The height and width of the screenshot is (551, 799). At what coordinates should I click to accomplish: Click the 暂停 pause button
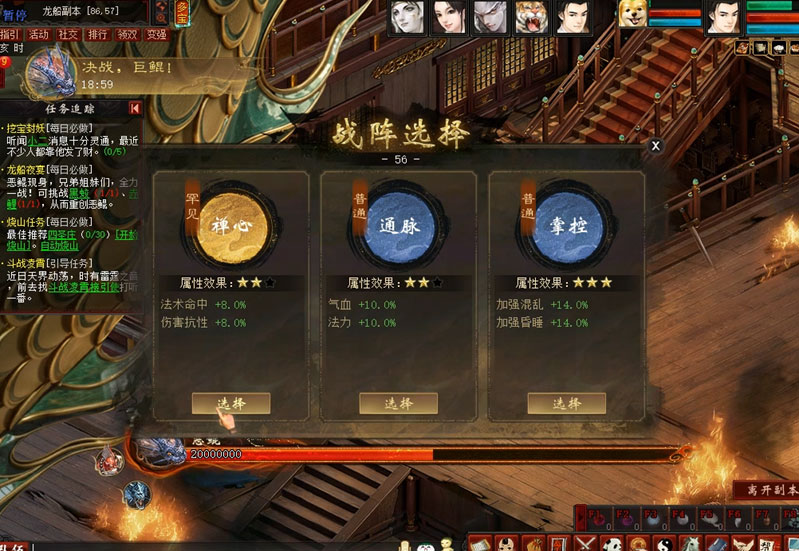click(14, 13)
